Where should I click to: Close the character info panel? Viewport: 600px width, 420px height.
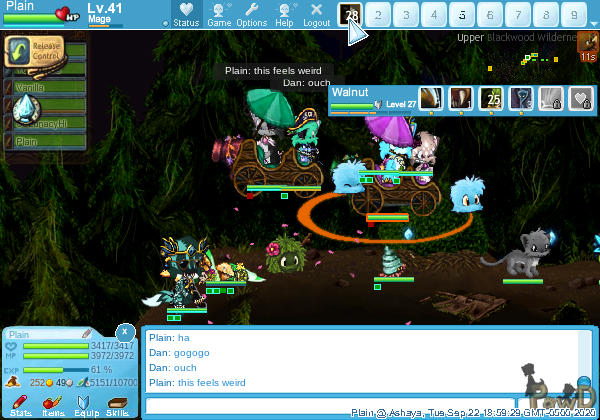click(x=125, y=330)
